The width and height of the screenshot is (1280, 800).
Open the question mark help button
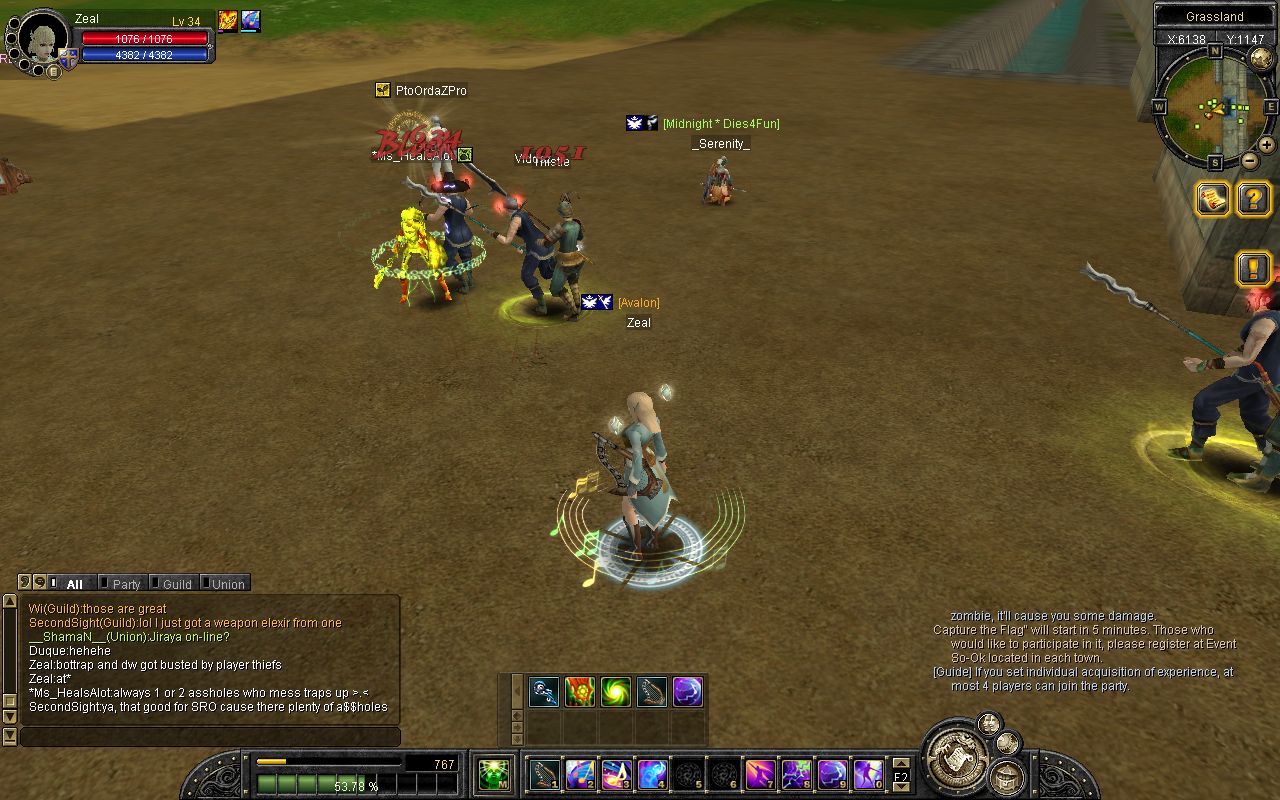[x=1254, y=199]
